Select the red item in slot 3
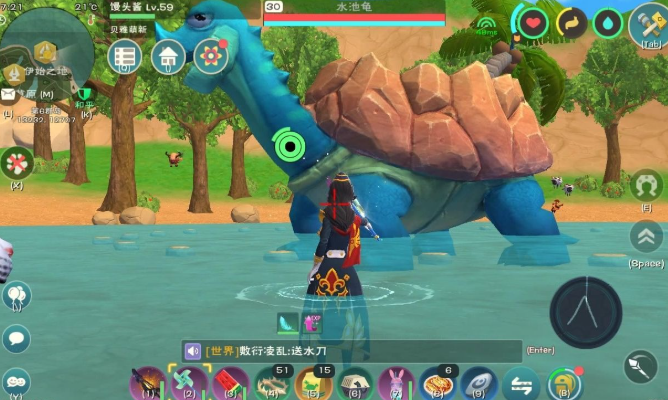 (x=229, y=381)
